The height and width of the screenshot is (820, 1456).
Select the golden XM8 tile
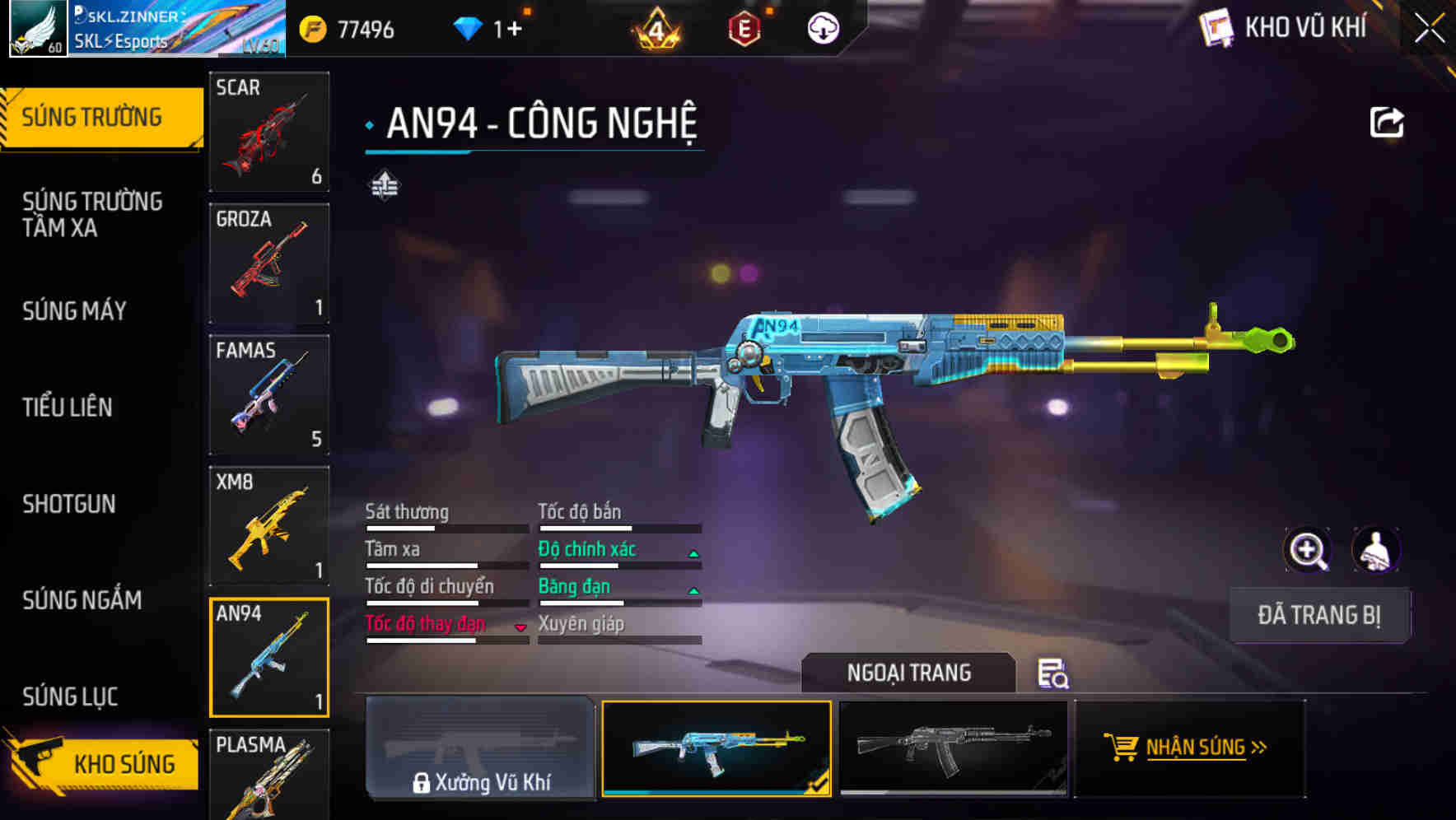269,526
